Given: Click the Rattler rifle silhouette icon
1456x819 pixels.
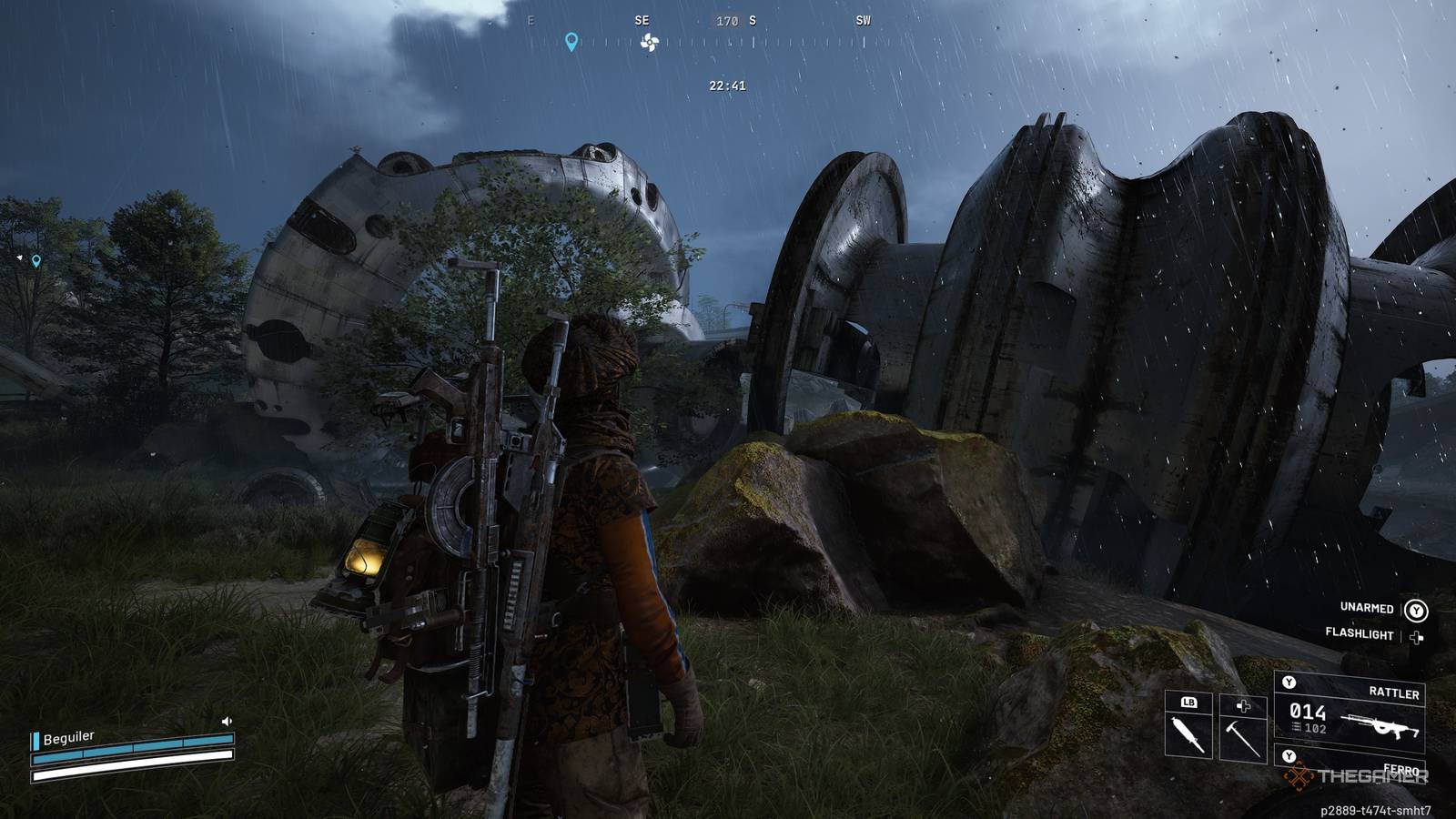Looking at the screenshot, I should tap(1380, 726).
